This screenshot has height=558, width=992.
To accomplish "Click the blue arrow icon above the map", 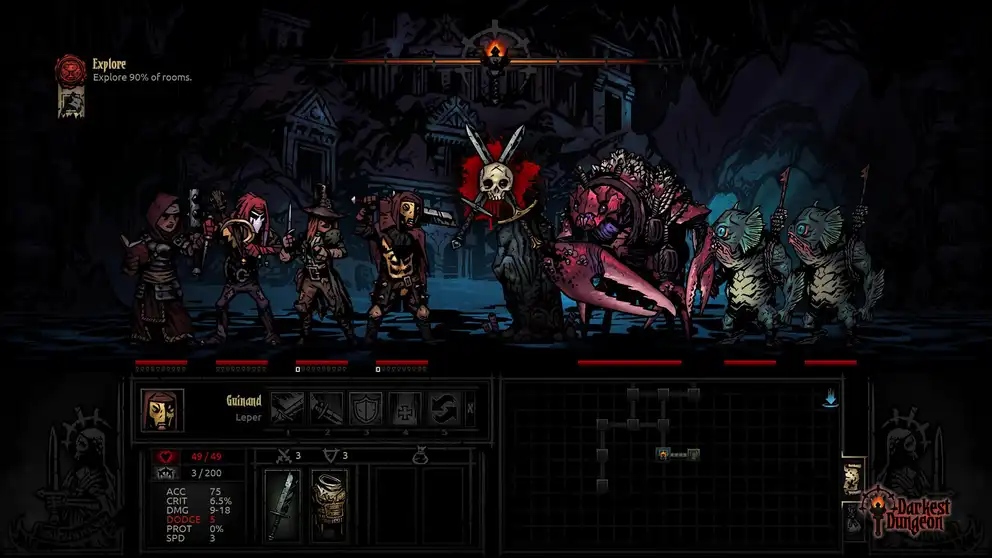I will tap(829, 400).
